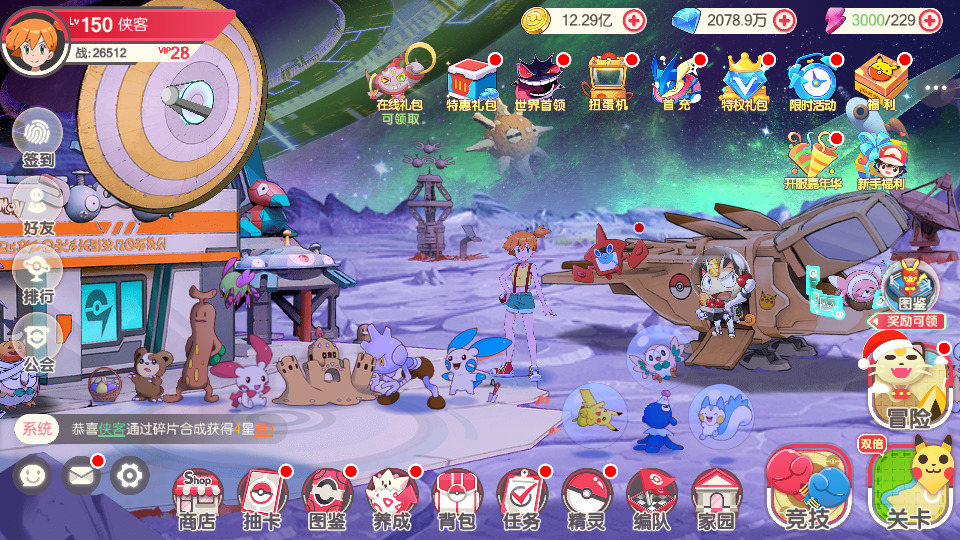Click the 签到 daily check-in icon
This screenshot has height=540, width=960.
pyautogui.click(x=38, y=138)
